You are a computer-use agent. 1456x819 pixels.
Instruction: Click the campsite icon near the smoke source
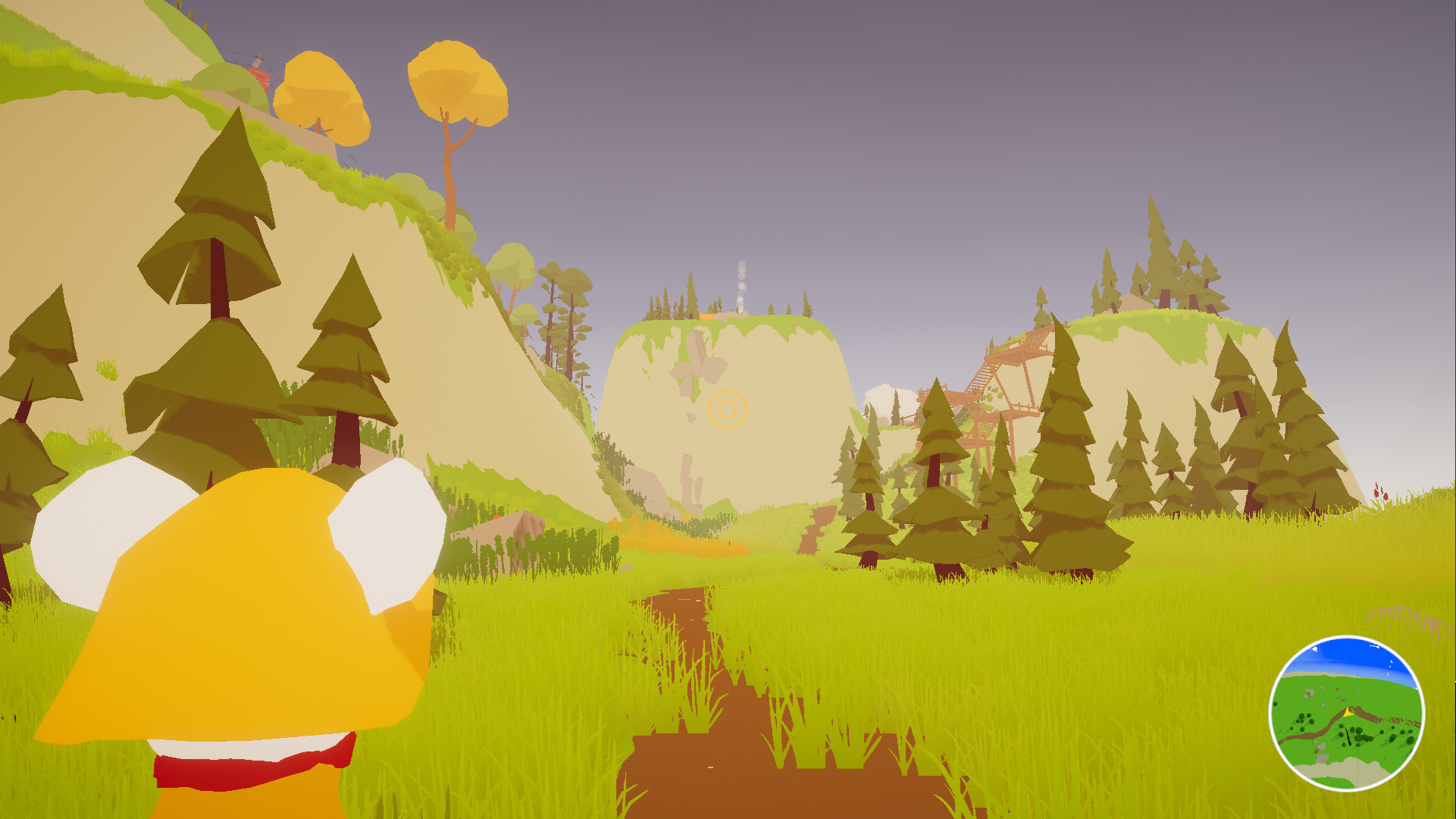pyautogui.click(x=706, y=316)
